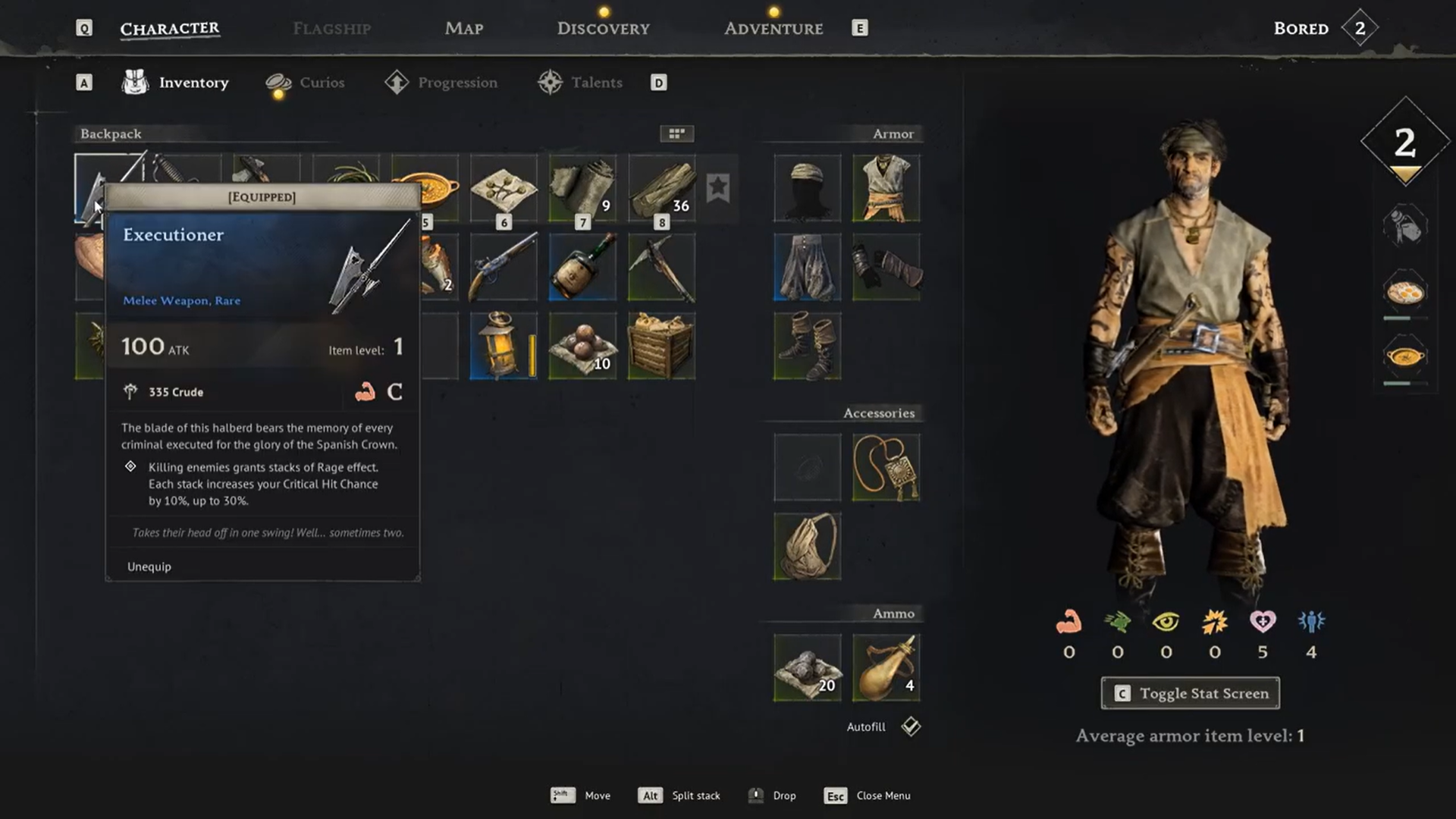Click the backpack sort grid button
Screen dimensions: 1456x819
[676, 133]
